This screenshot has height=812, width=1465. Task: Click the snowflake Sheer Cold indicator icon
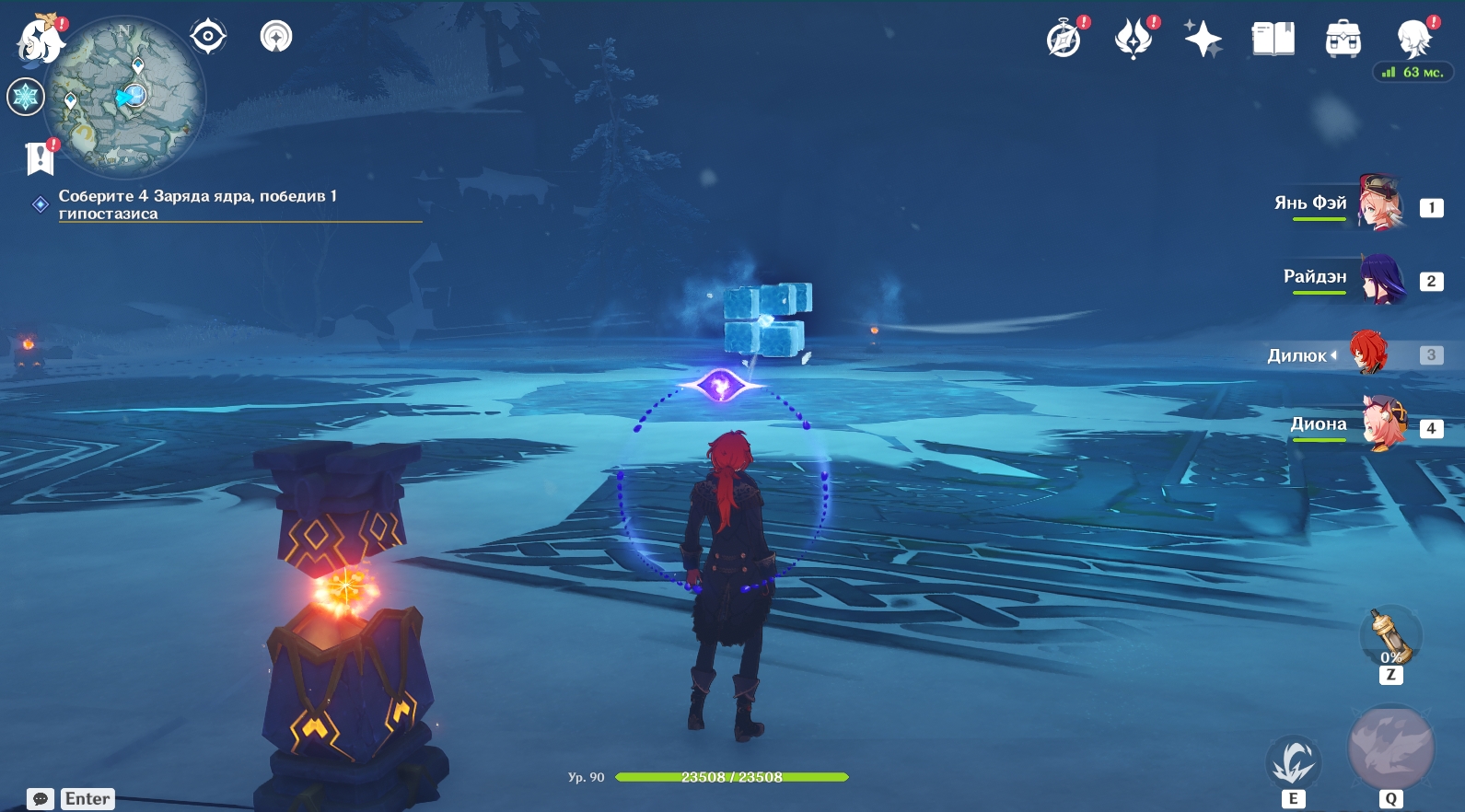point(26,97)
